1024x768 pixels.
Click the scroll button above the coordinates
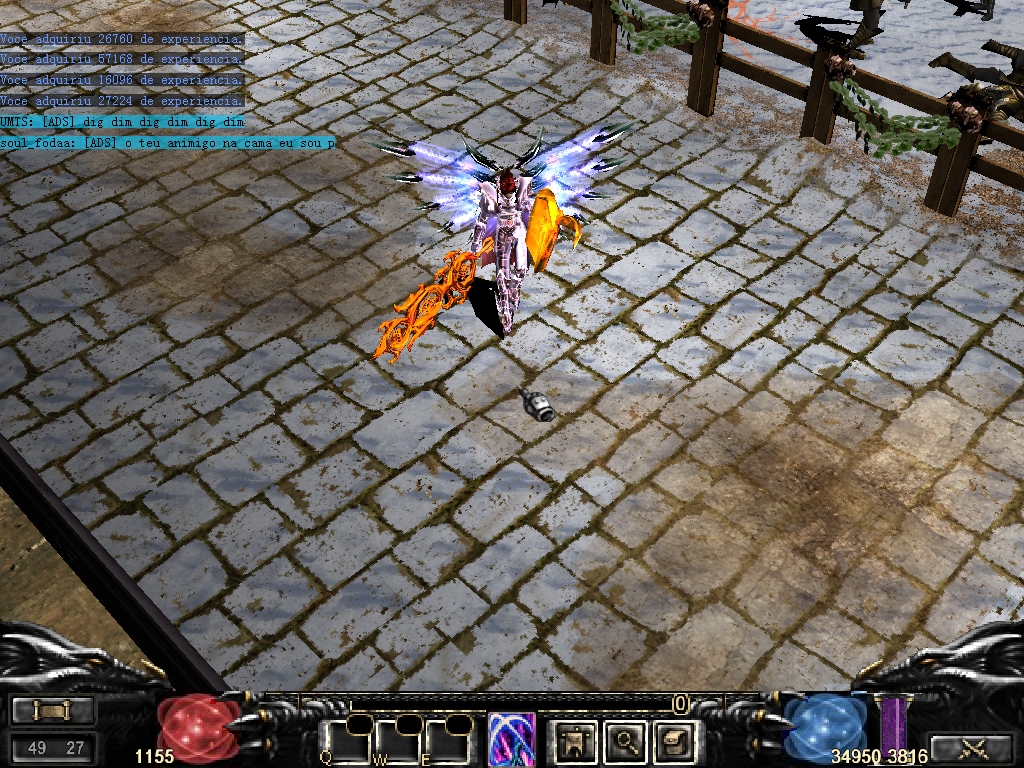53,710
